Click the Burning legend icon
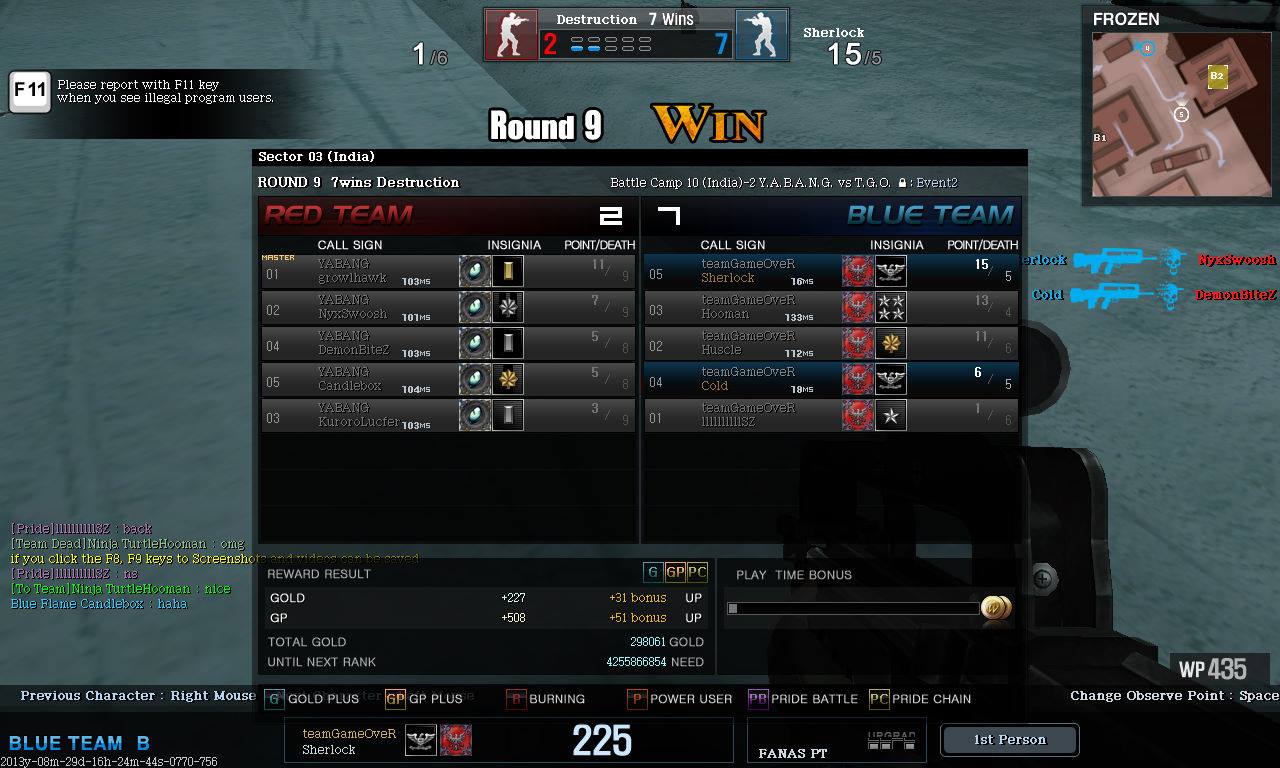The image size is (1280, 768). [x=516, y=699]
